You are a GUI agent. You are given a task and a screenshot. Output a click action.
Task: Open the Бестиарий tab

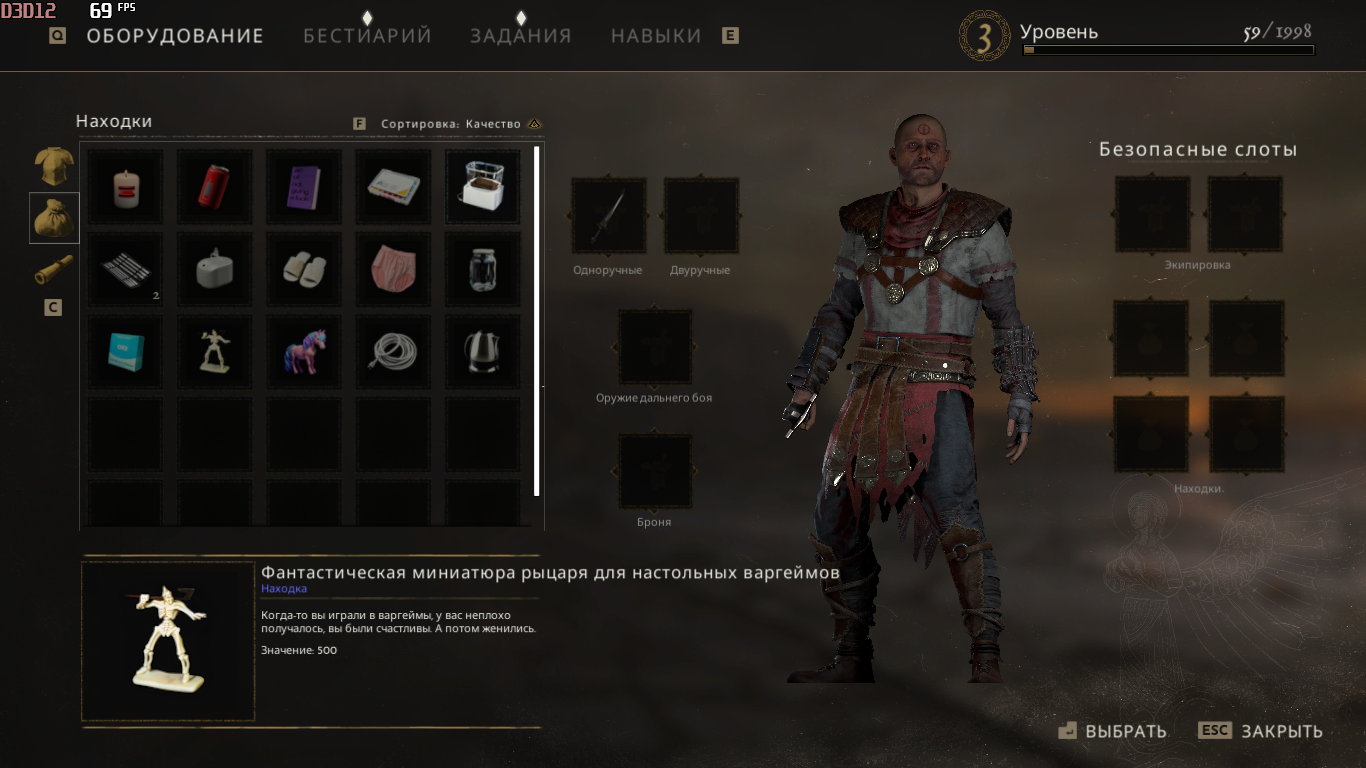(x=367, y=36)
